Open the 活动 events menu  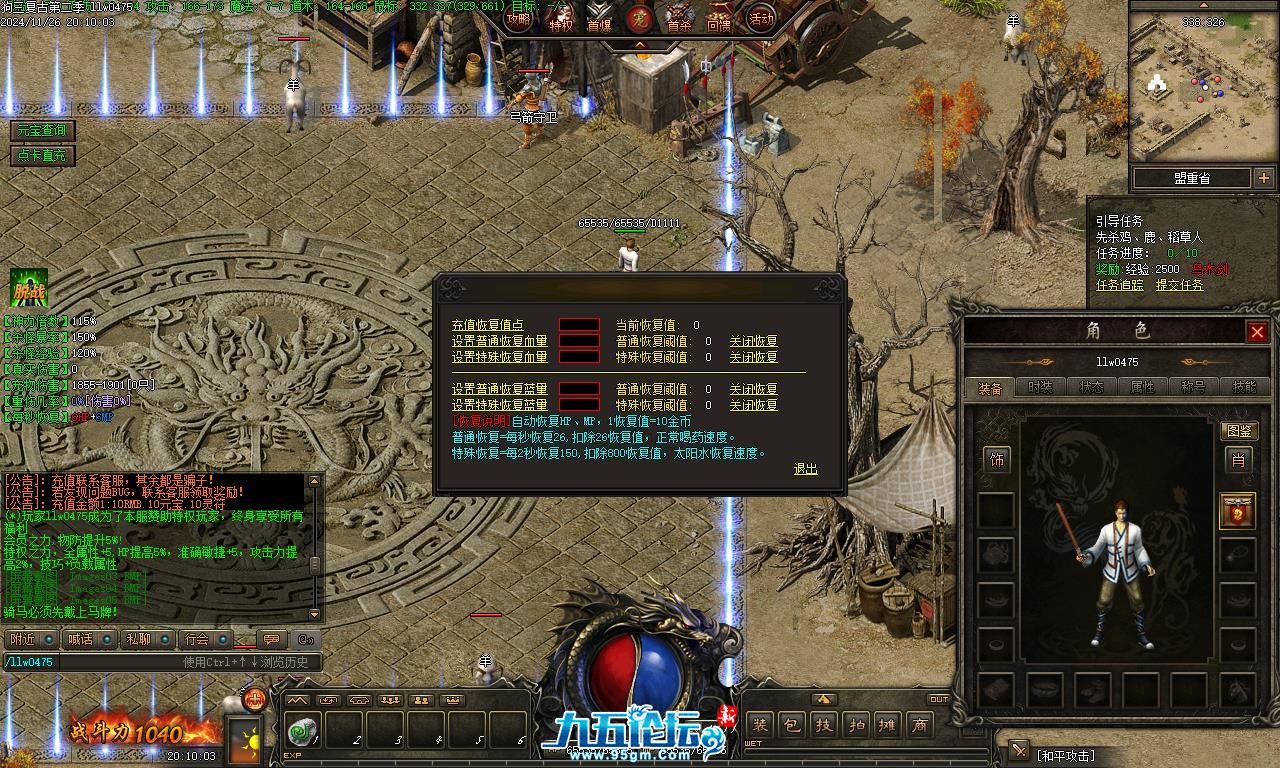point(761,18)
